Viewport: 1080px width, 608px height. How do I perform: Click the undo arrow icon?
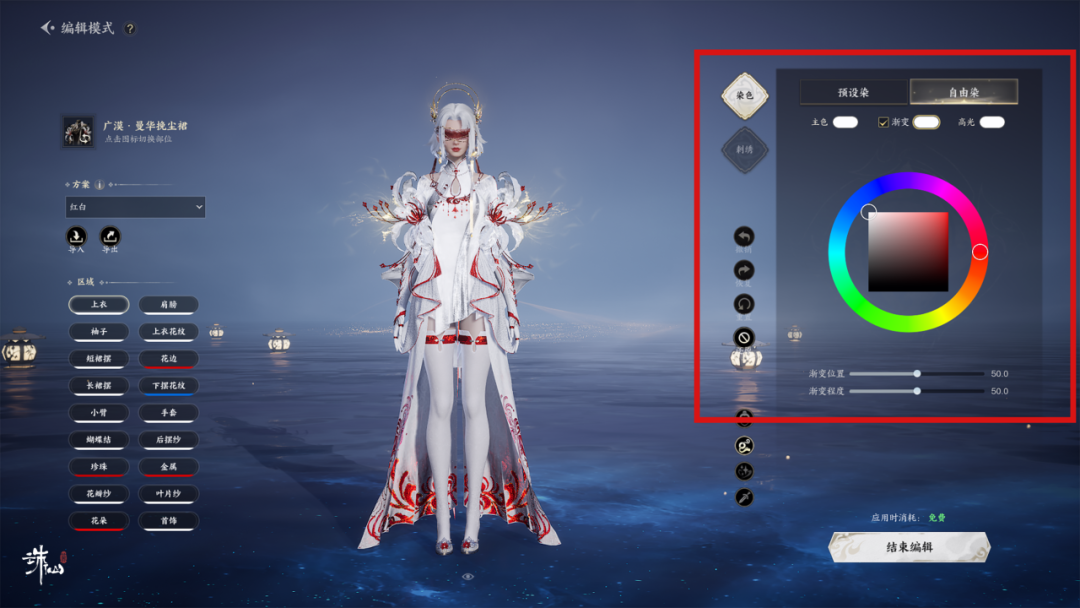(x=744, y=236)
